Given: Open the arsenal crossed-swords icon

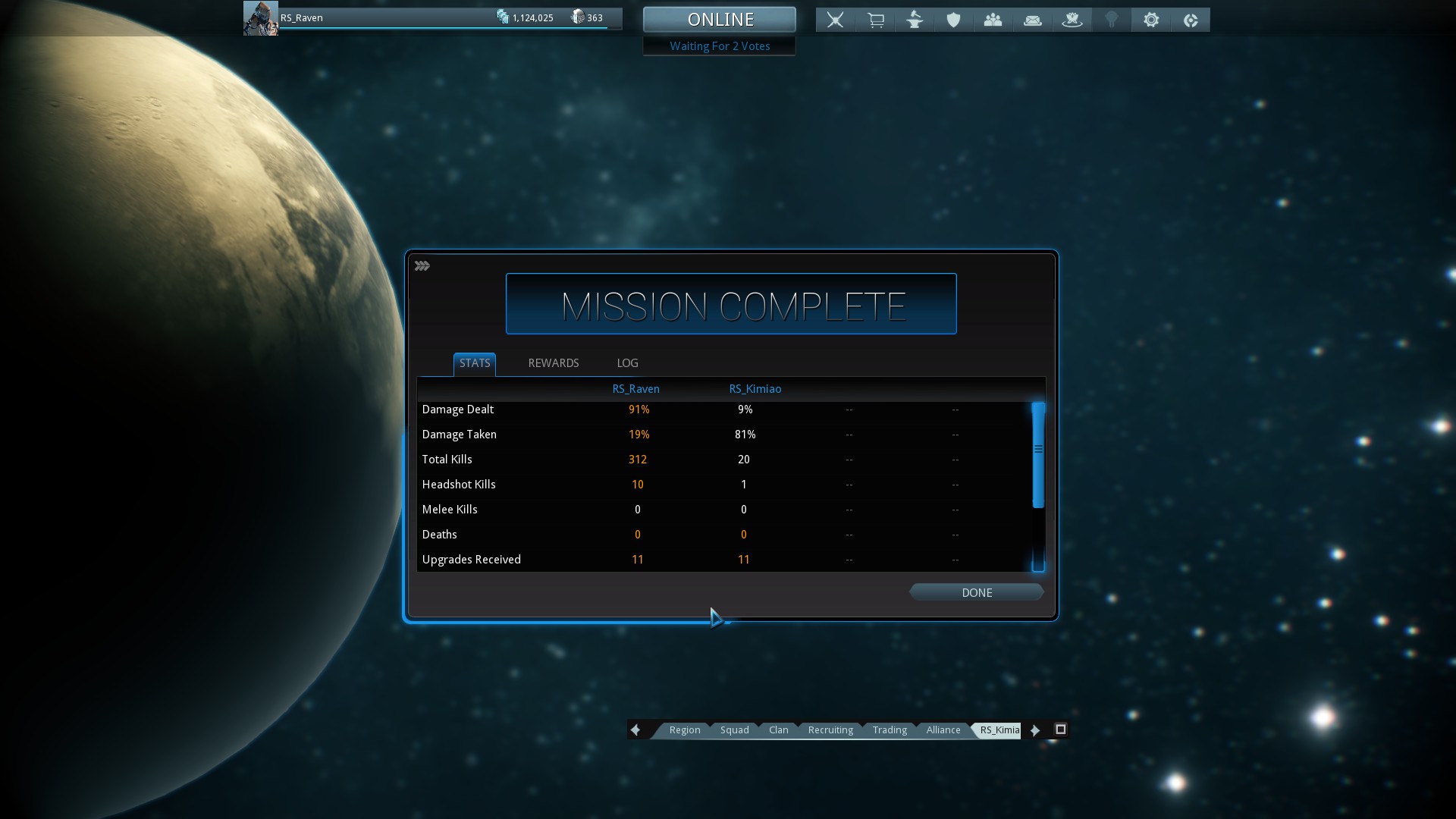Looking at the screenshot, I should [835, 20].
